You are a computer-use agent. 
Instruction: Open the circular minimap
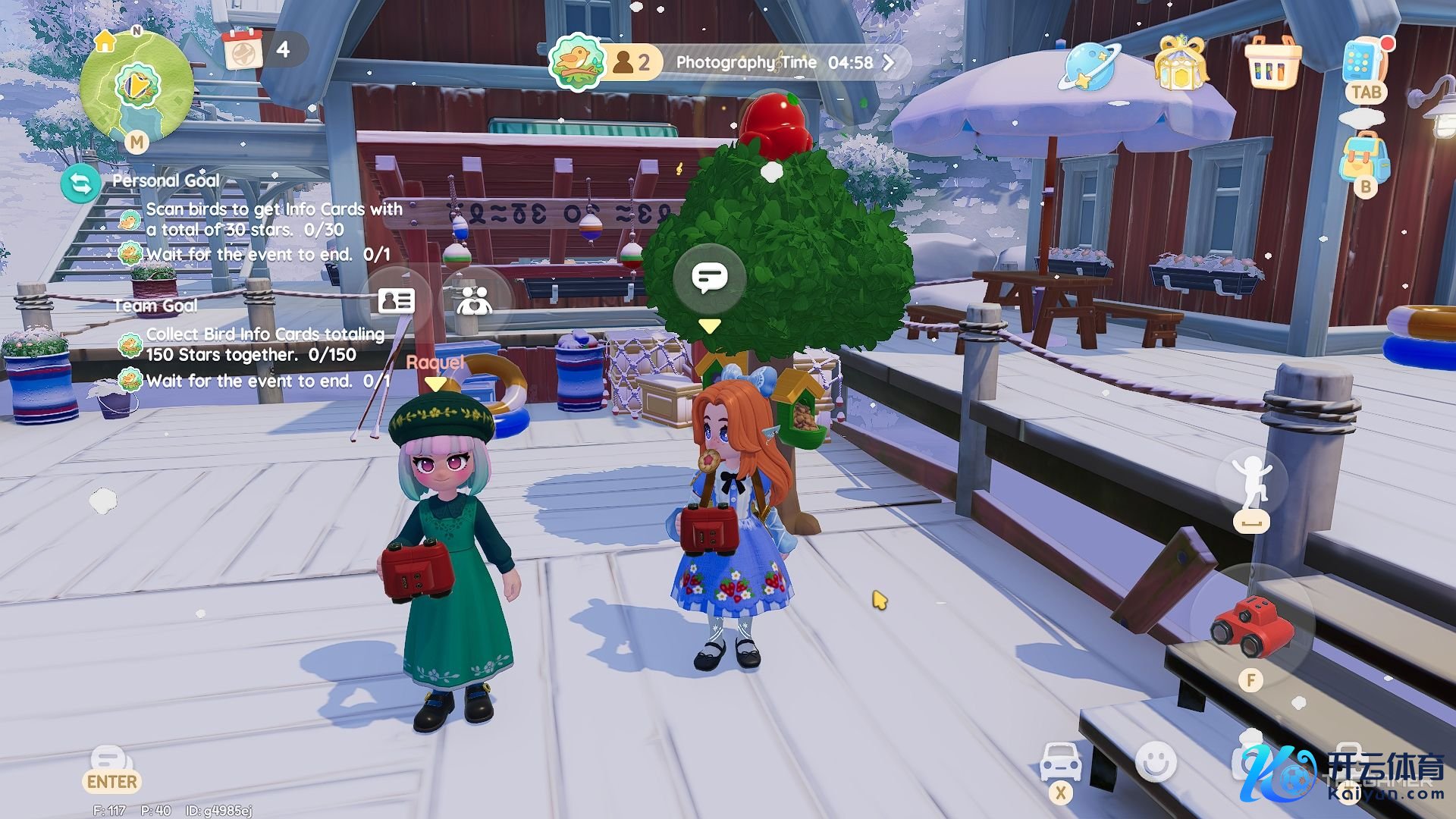coord(136,86)
